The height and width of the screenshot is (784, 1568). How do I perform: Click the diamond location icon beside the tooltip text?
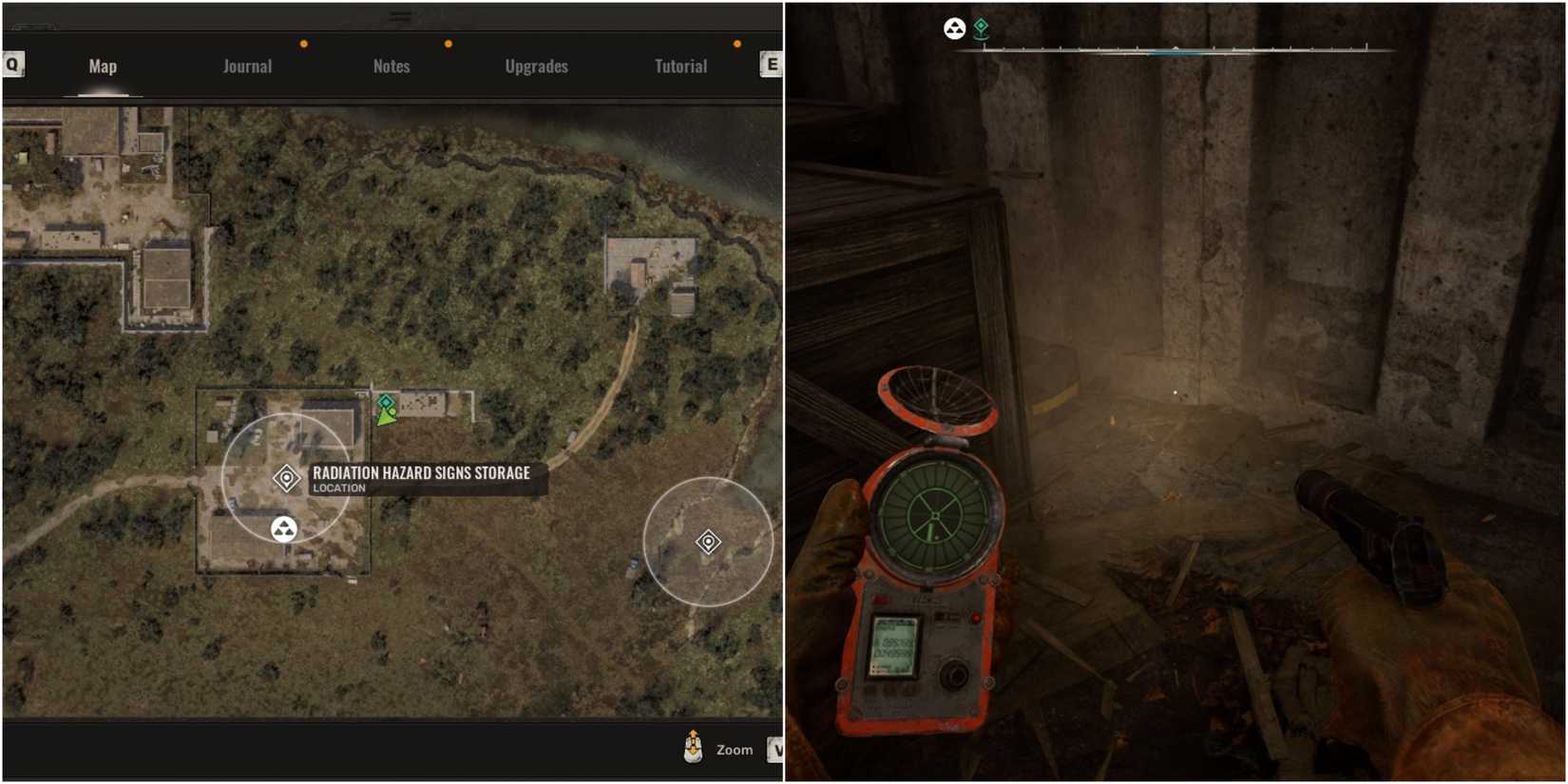[x=288, y=476]
